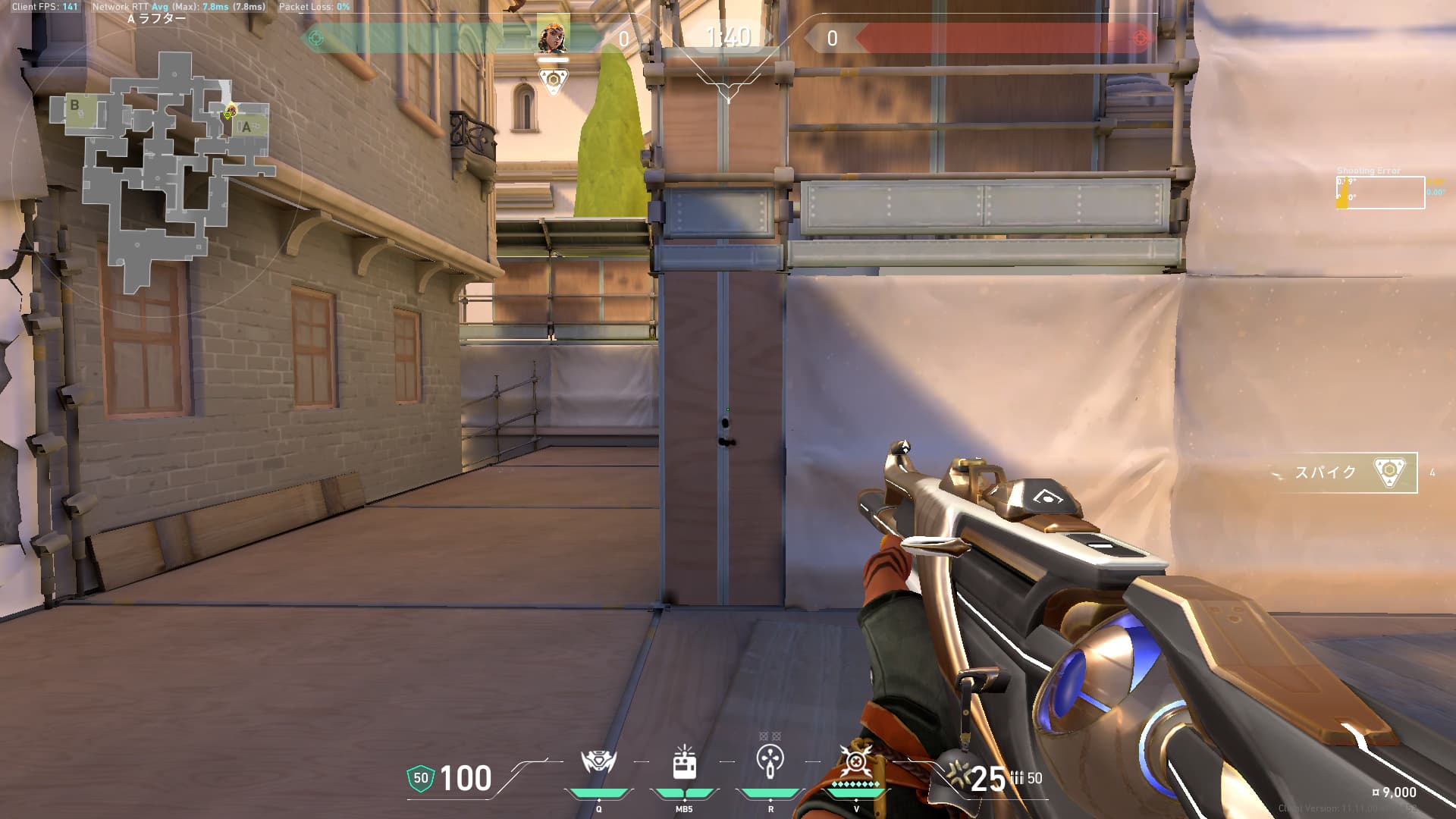Viewport: 1456px width, 819px height.
Task: Select the A site marker on the minimap
Action: [x=246, y=127]
